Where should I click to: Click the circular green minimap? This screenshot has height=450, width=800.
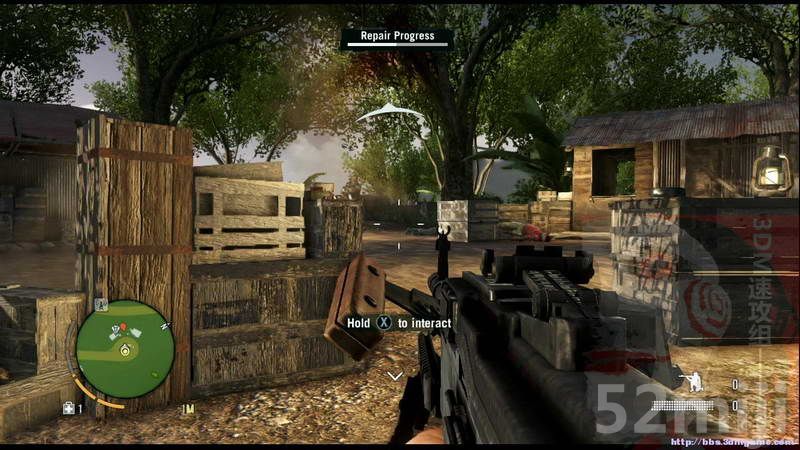125,349
